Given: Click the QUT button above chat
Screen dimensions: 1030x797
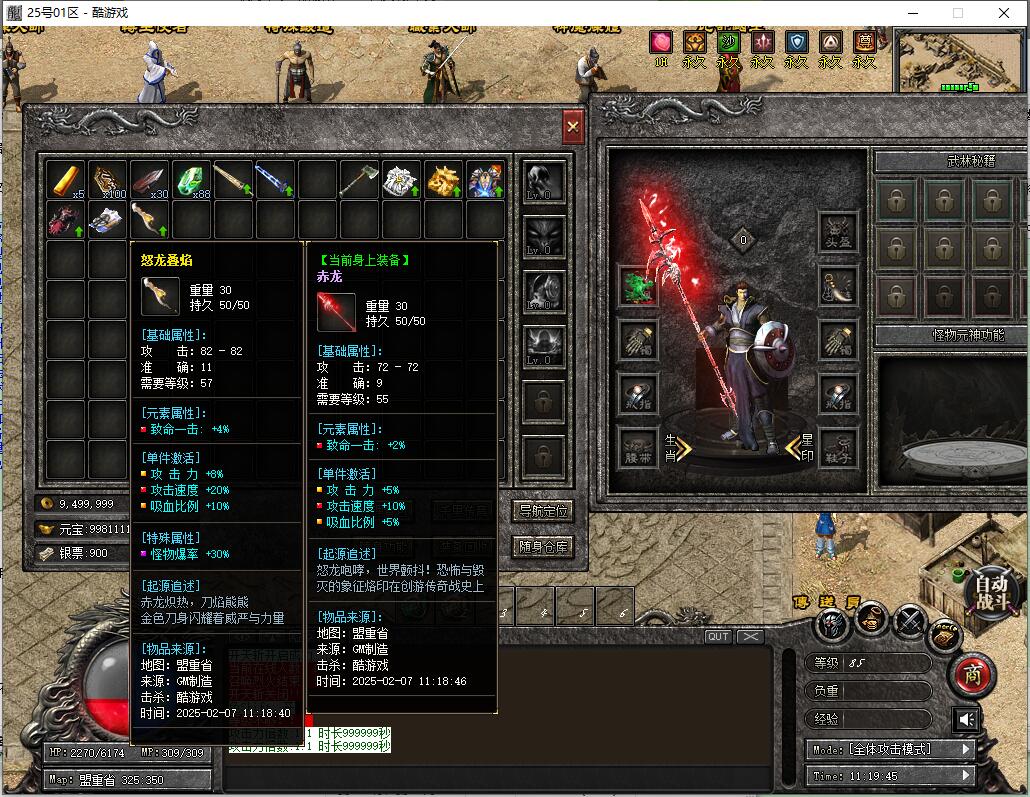Looking at the screenshot, I should coord(718,637).
